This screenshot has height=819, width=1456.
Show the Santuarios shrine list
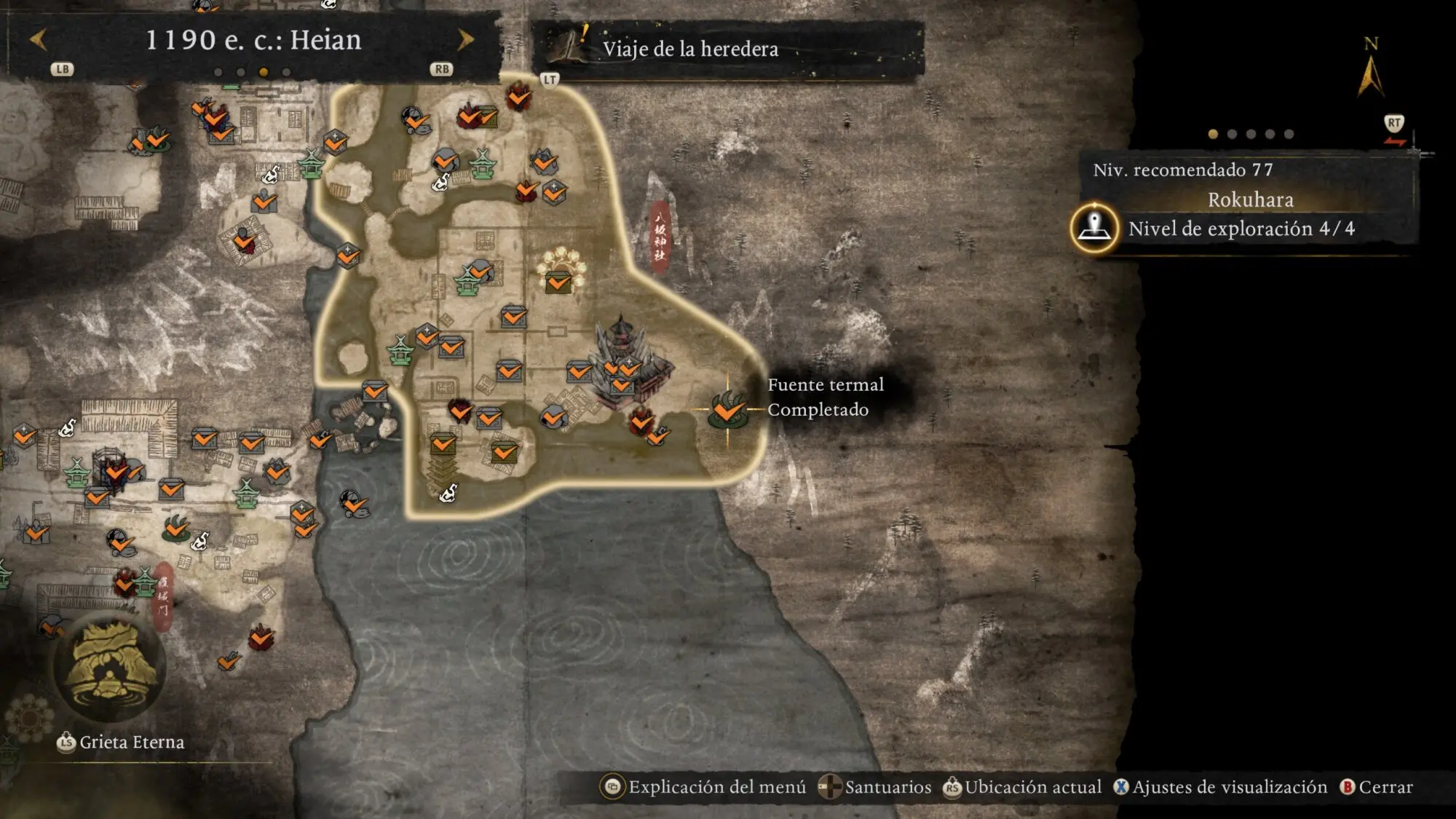click(x=875, y=787)
